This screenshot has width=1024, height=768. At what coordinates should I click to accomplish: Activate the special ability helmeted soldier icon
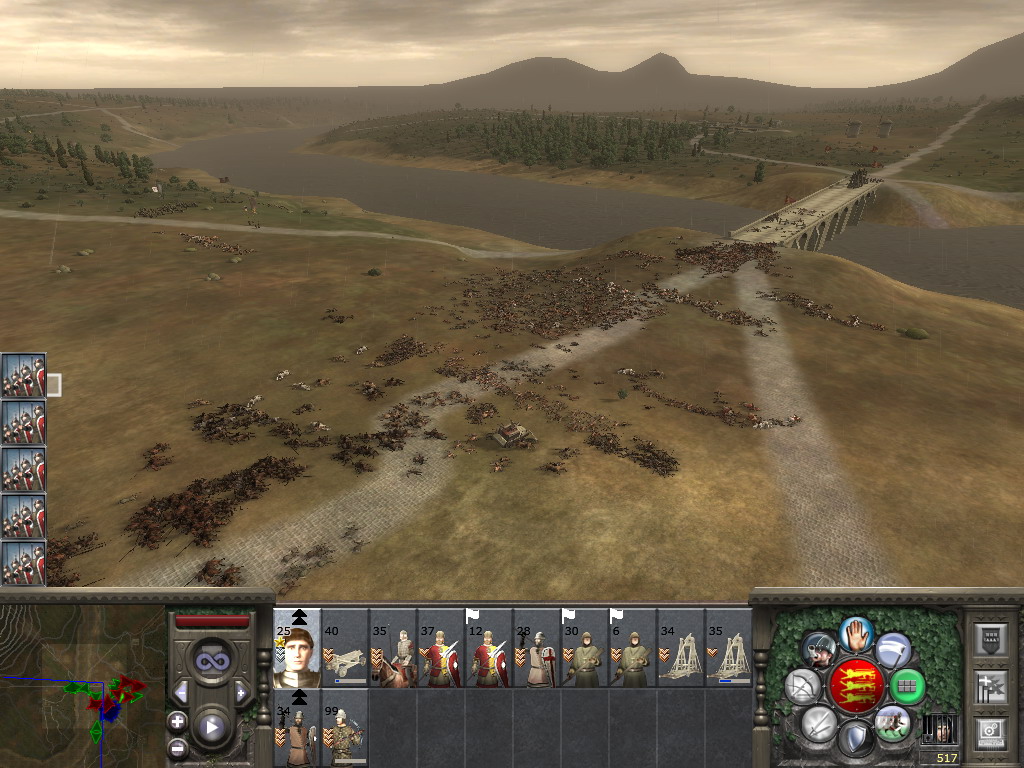tap(820, 650)
